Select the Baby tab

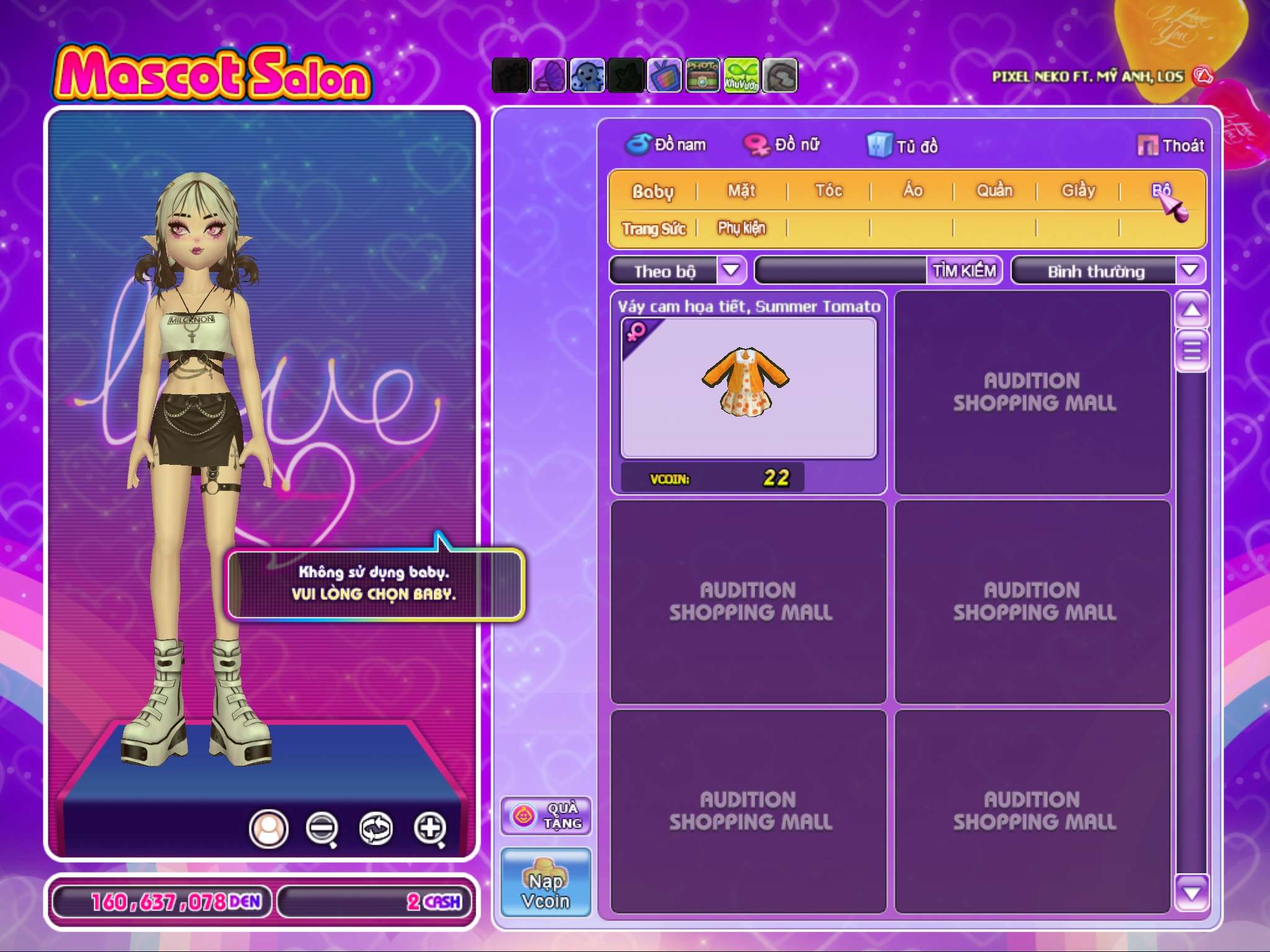coord(652,192)
